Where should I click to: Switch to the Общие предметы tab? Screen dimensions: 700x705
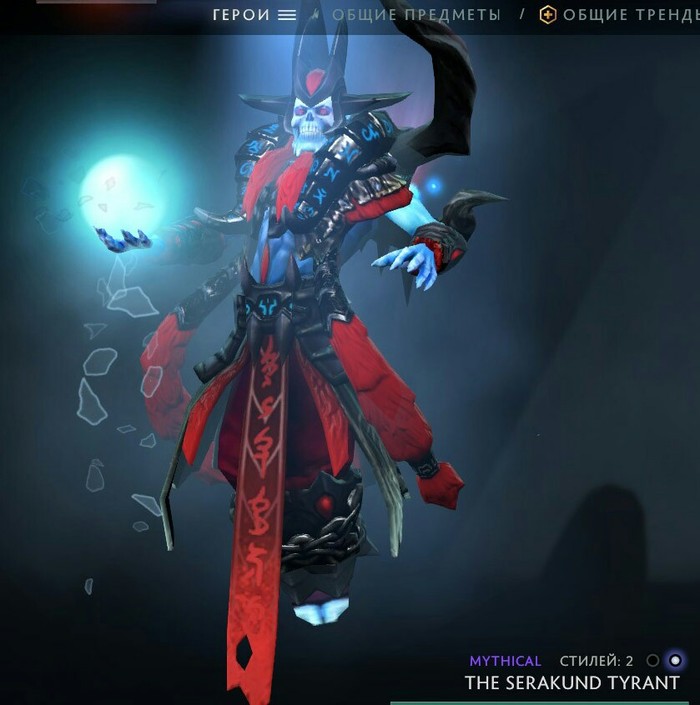[416, 15]
